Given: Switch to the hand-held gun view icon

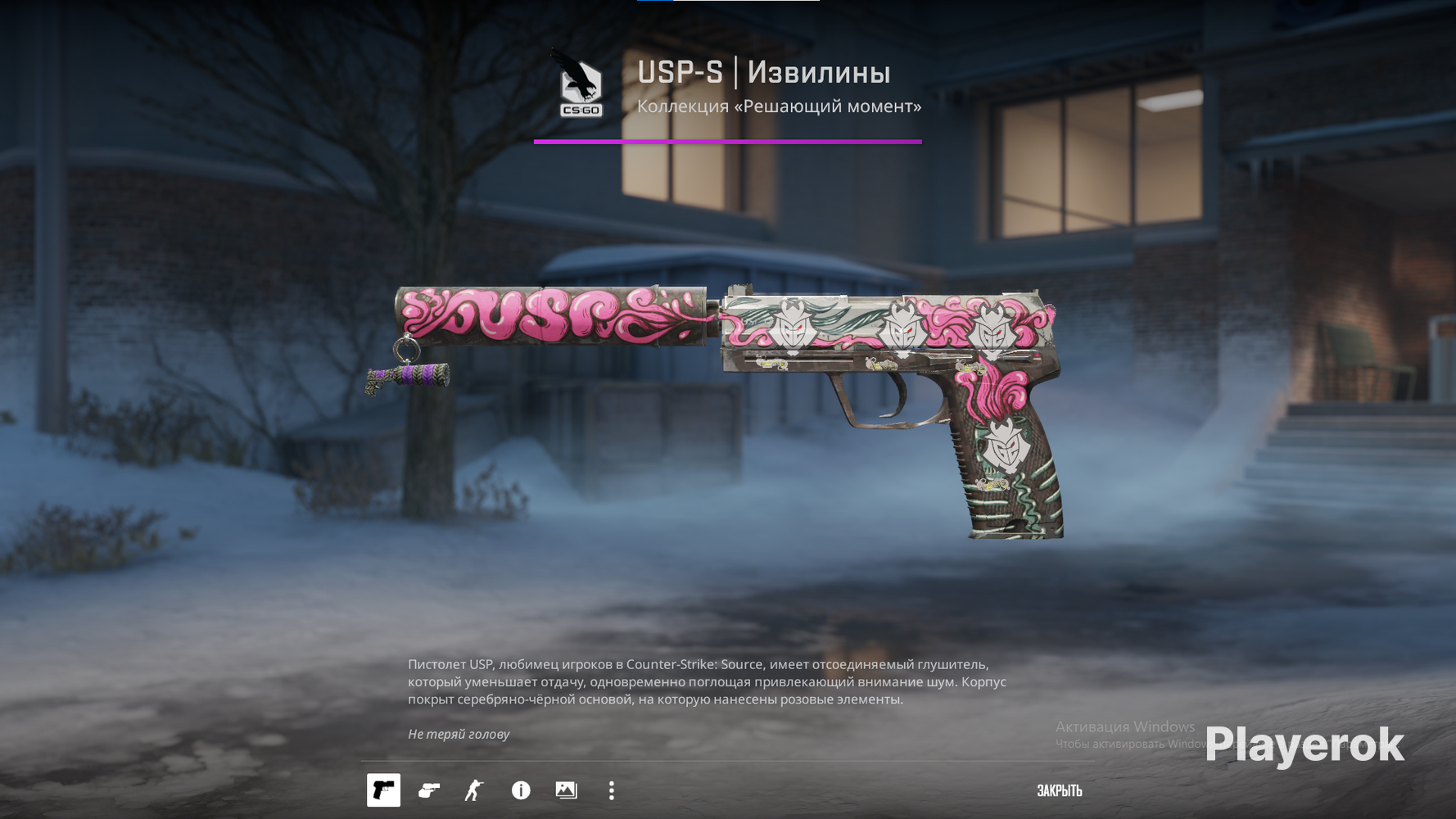Looking at the screenshot, I should point(429,790).
